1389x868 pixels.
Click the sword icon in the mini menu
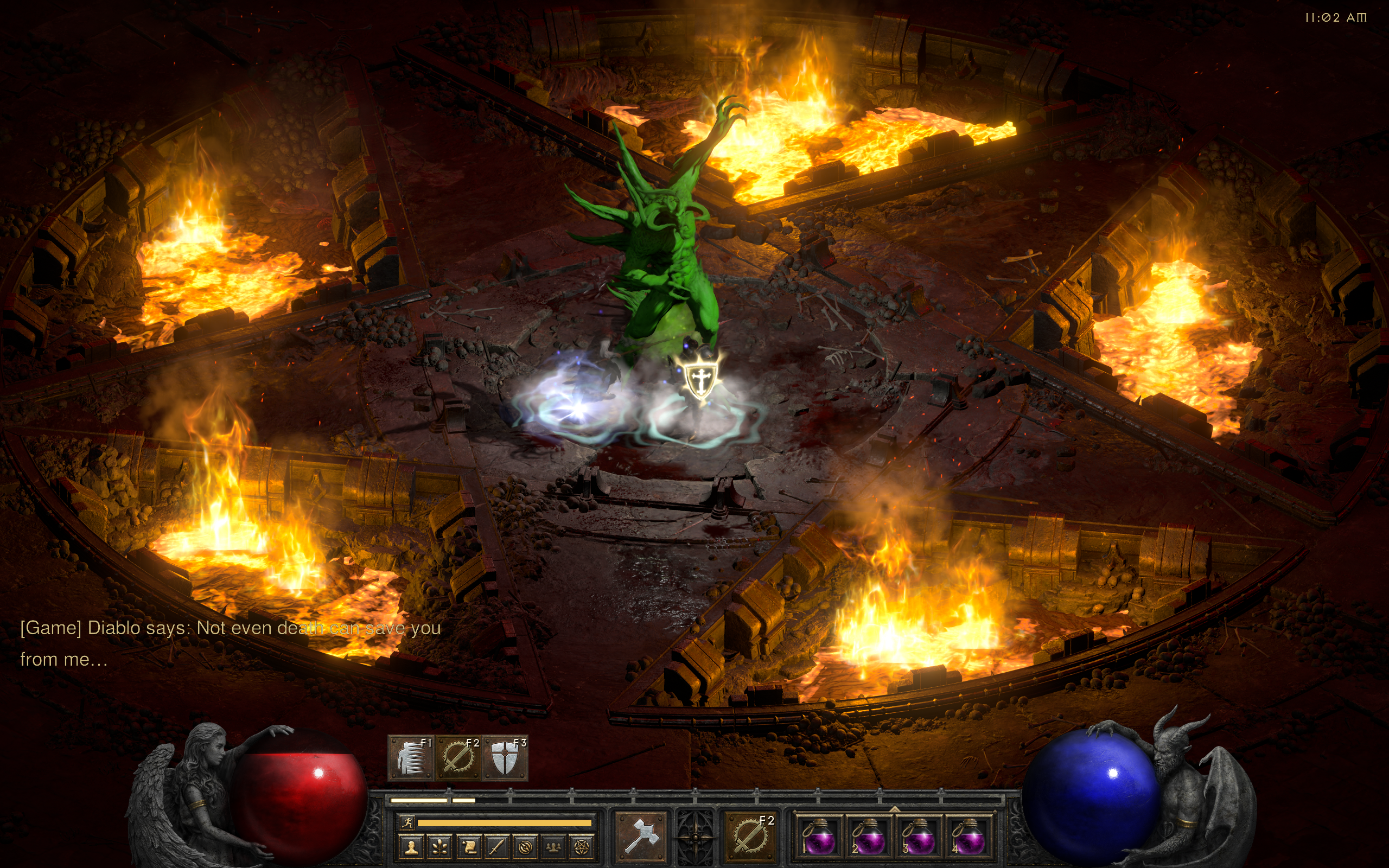click(x=496, y=847)
